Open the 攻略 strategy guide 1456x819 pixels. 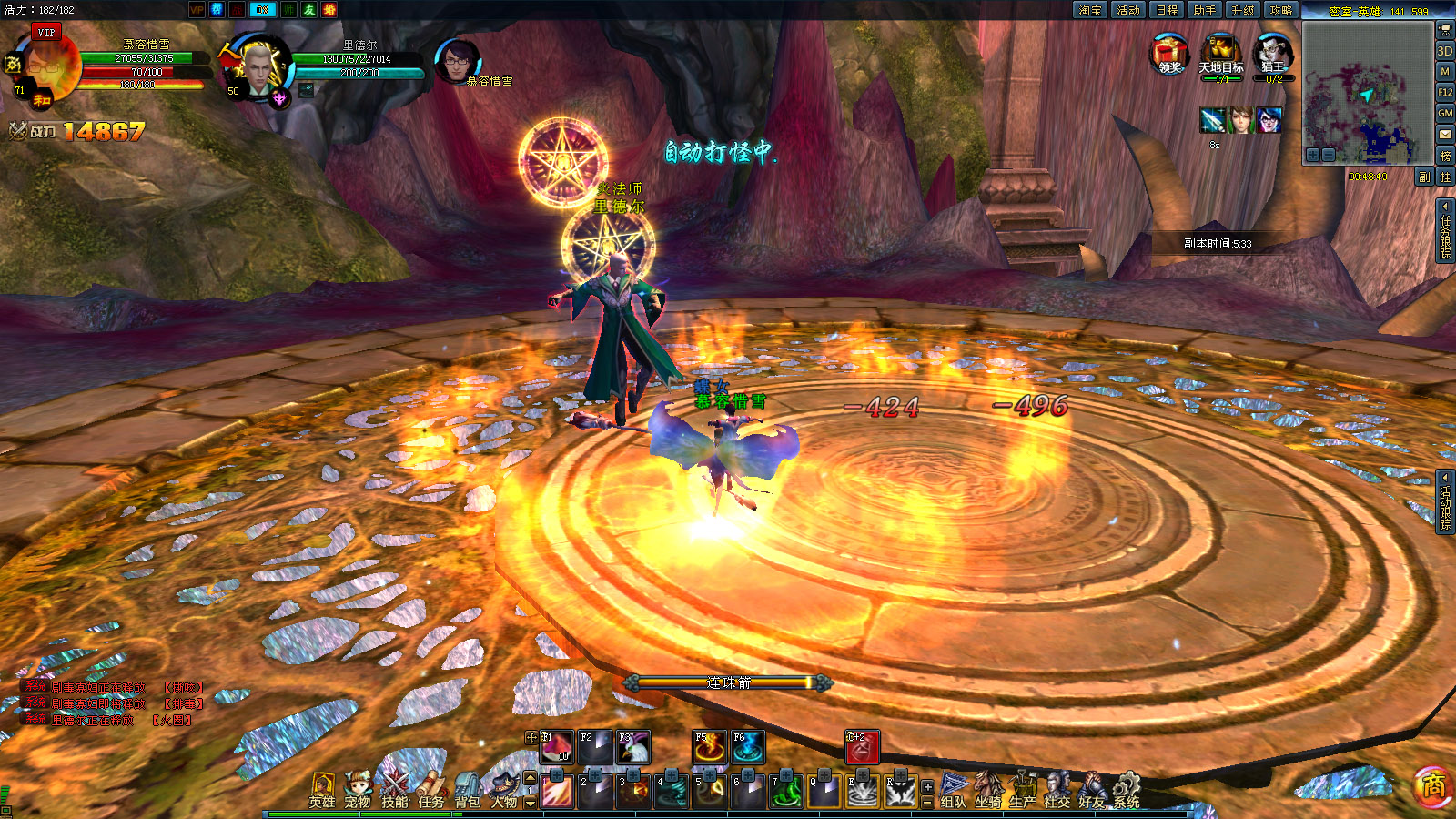coord(1281,10)
